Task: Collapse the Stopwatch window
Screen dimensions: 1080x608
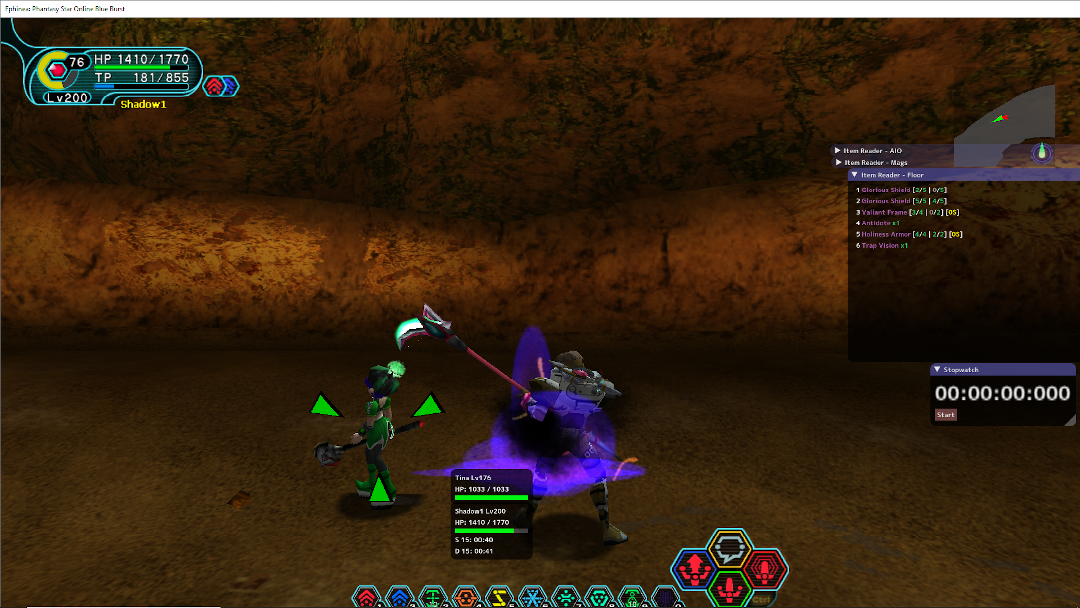Action: pyautogui.click(x=936, y=369)
